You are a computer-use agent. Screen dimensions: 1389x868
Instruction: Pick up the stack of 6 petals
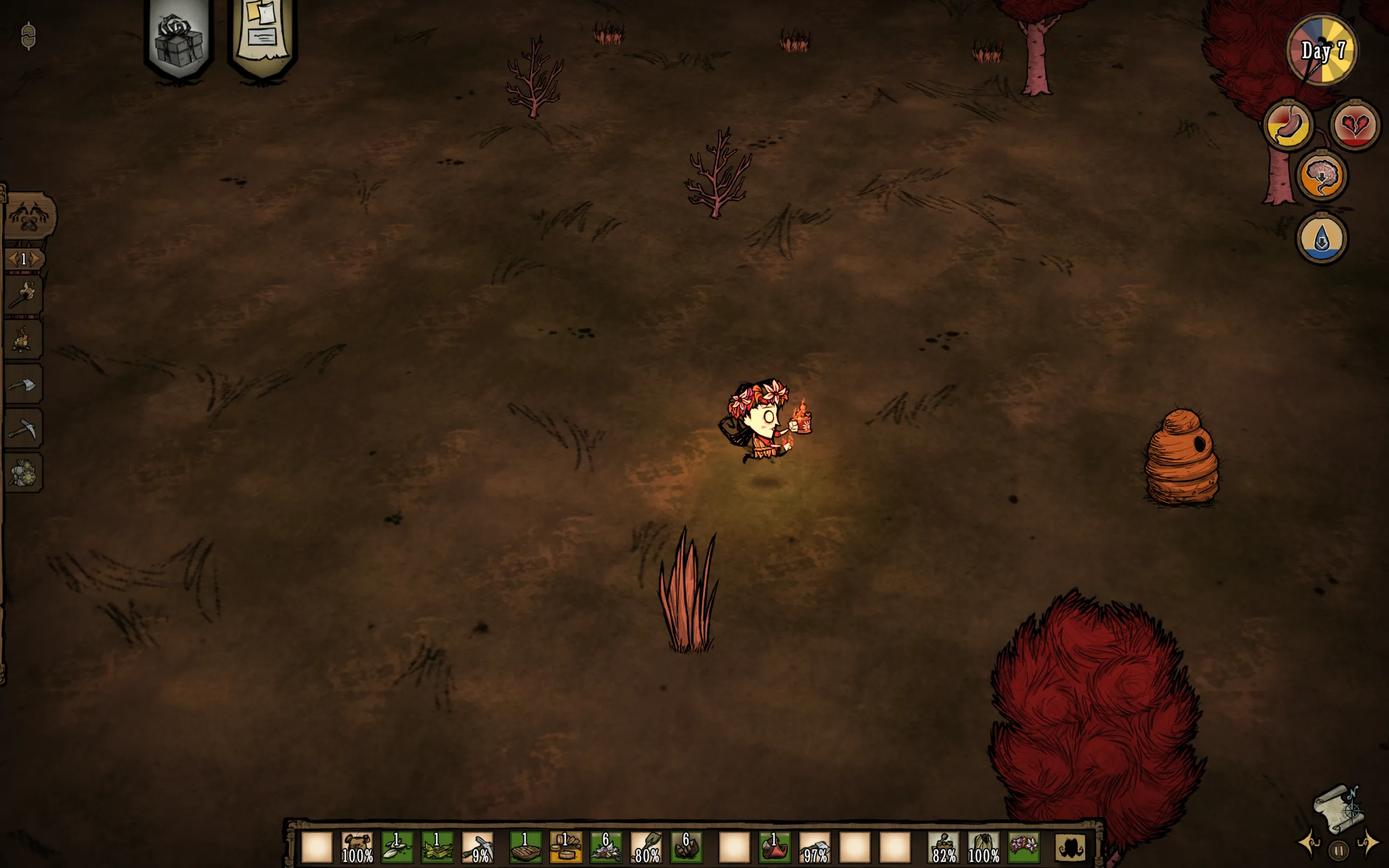606,847
